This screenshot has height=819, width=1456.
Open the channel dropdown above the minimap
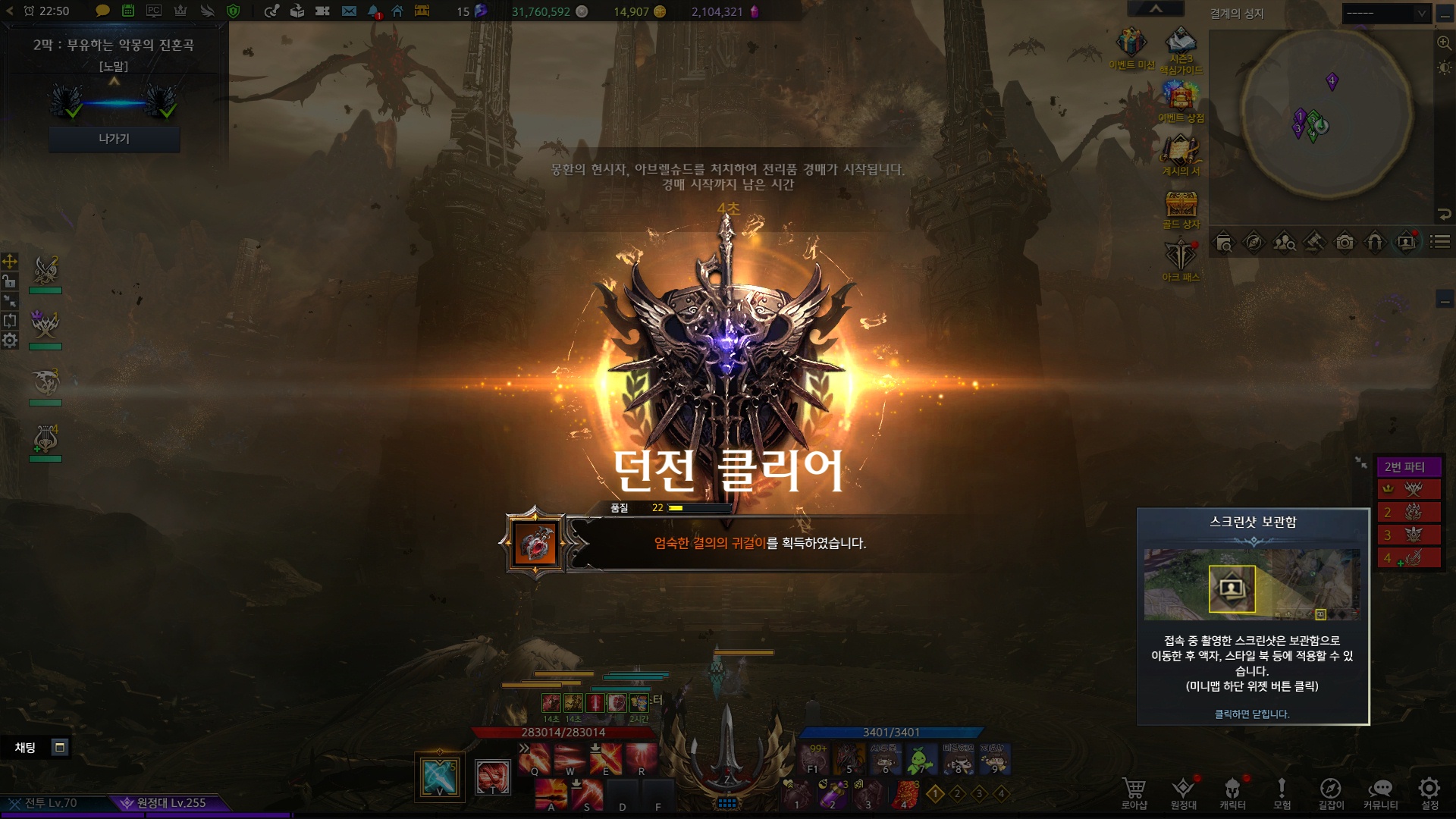(1386, 13)
